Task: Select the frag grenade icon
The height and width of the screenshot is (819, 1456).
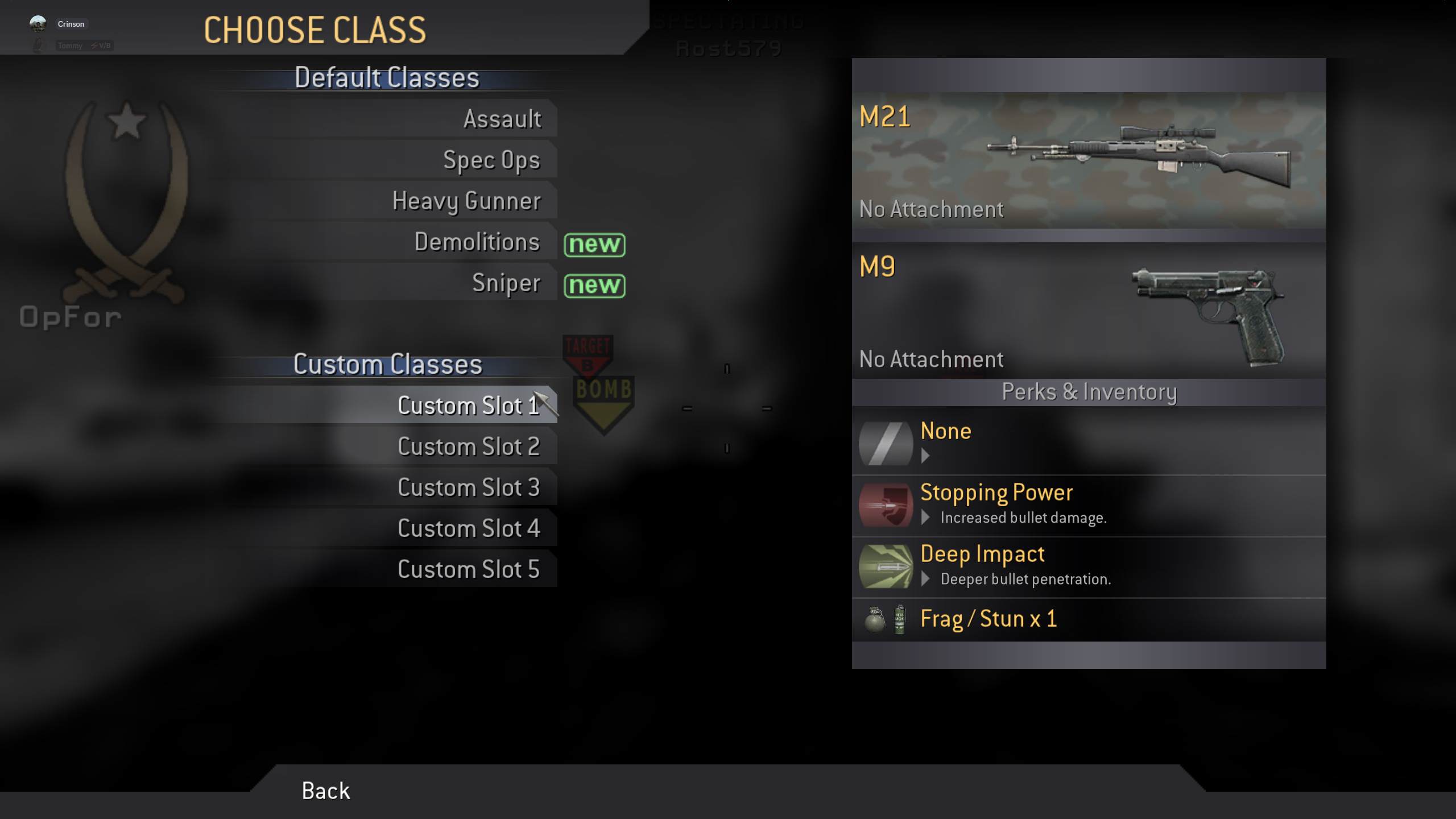Action: pyautogui.click(x=875, y=619)
